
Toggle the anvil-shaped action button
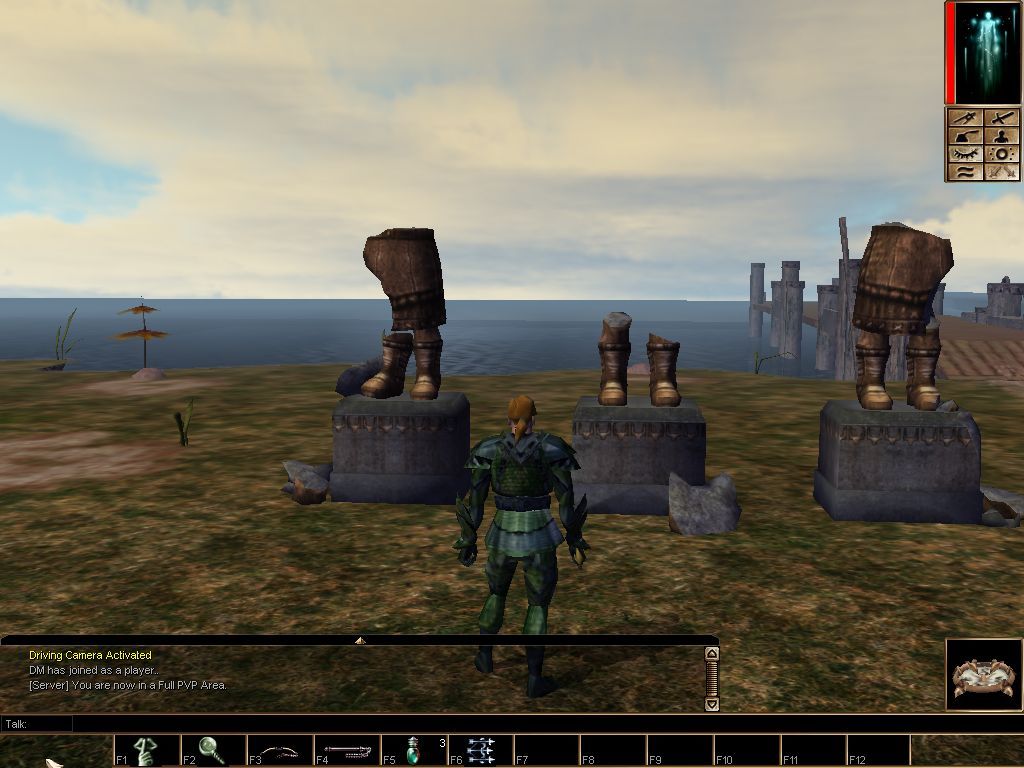[x=965, y=137]
